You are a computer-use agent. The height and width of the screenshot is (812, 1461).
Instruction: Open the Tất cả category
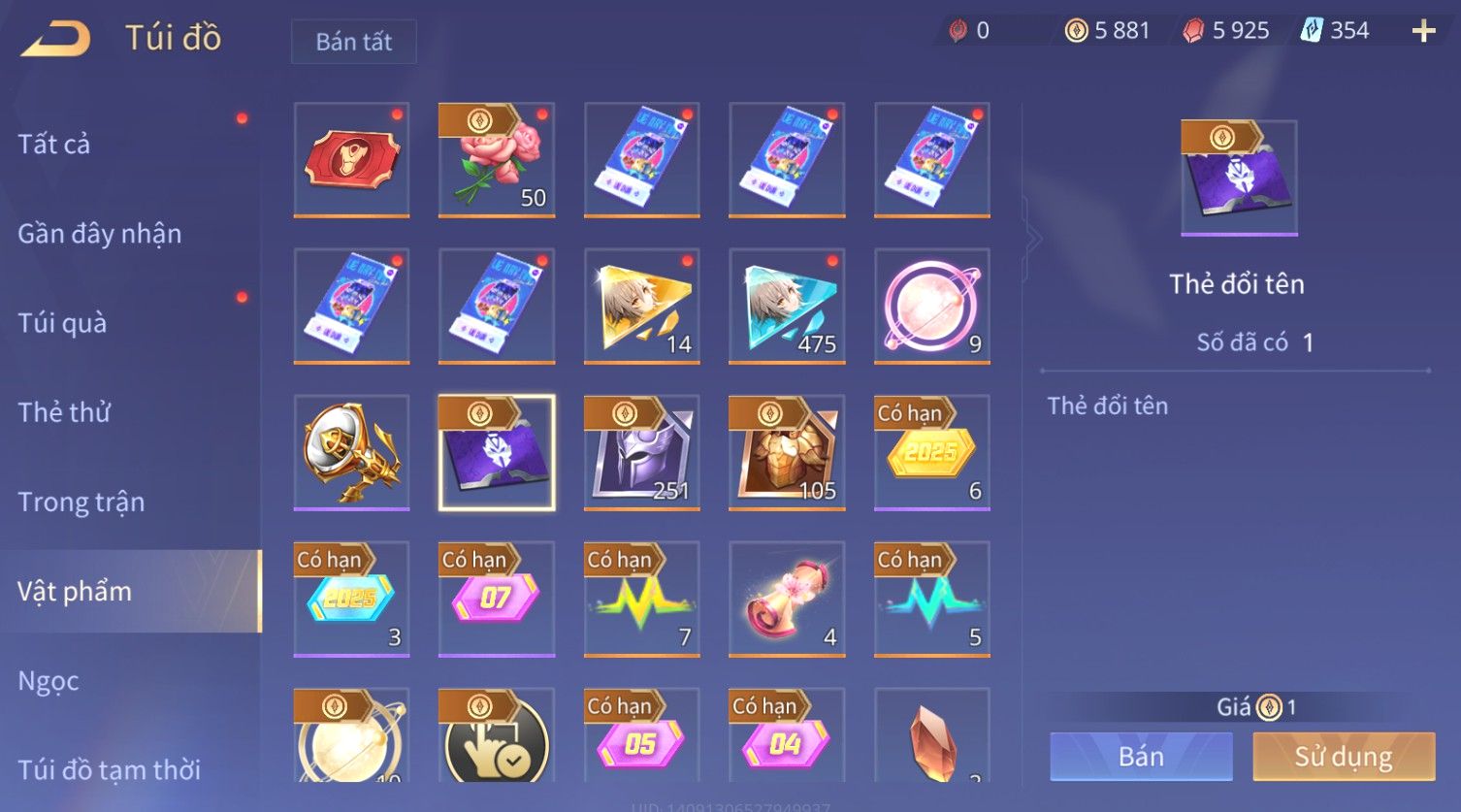(54, 145)
